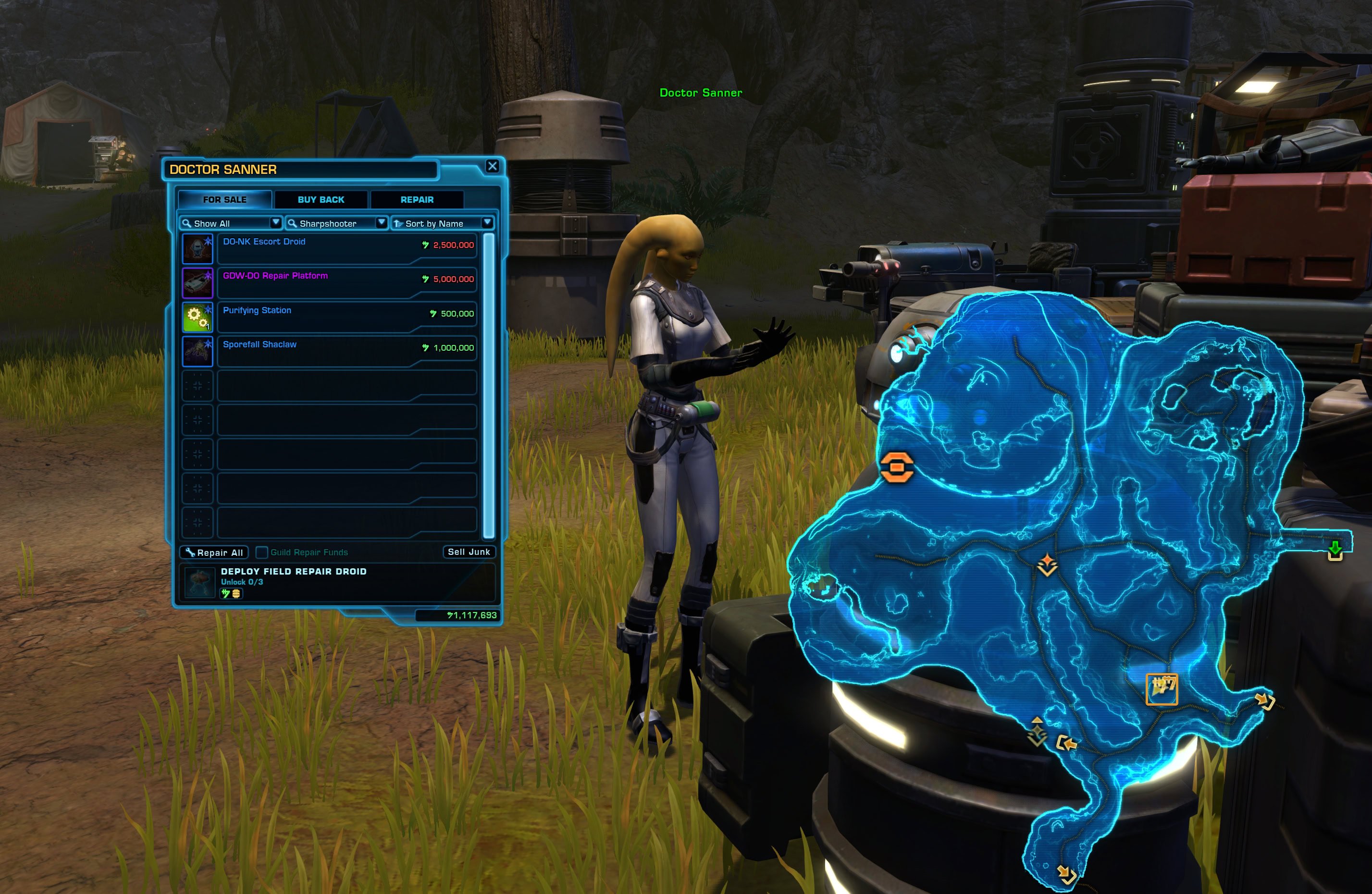Click the Sell Junk button

click(x=469, y=551)
